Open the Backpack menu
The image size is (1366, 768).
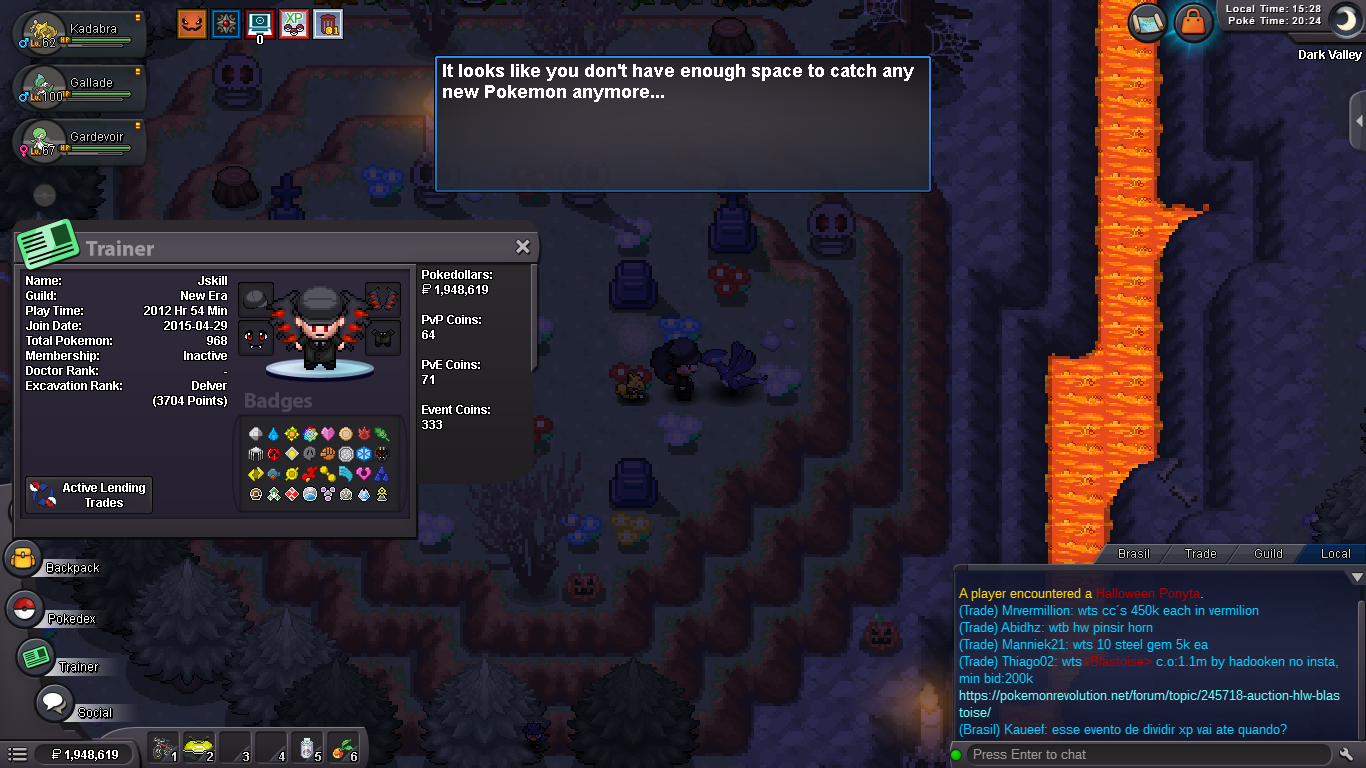click(x=24, y=559)
